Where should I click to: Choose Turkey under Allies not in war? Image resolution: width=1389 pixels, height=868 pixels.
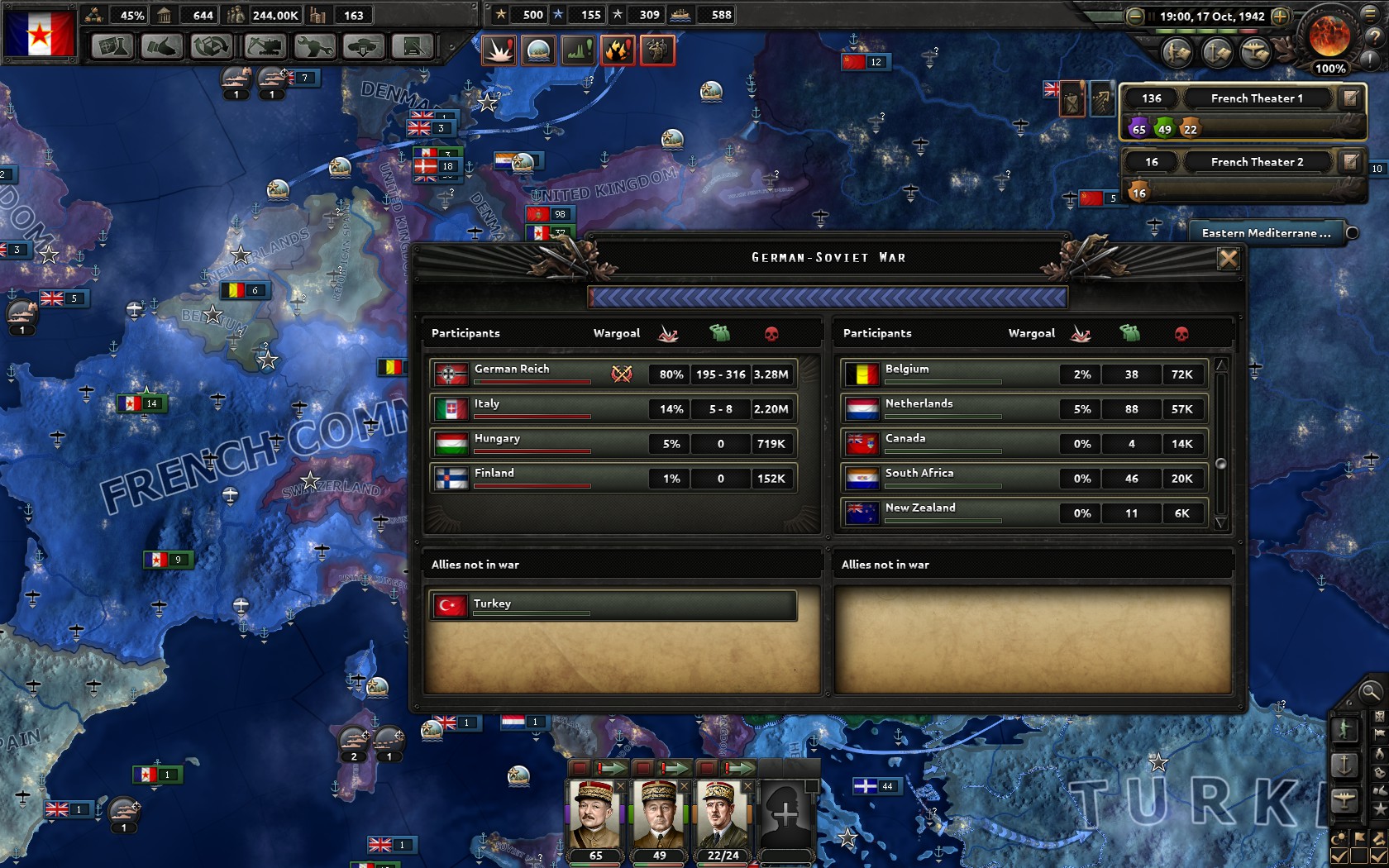(x=613, y=605)
